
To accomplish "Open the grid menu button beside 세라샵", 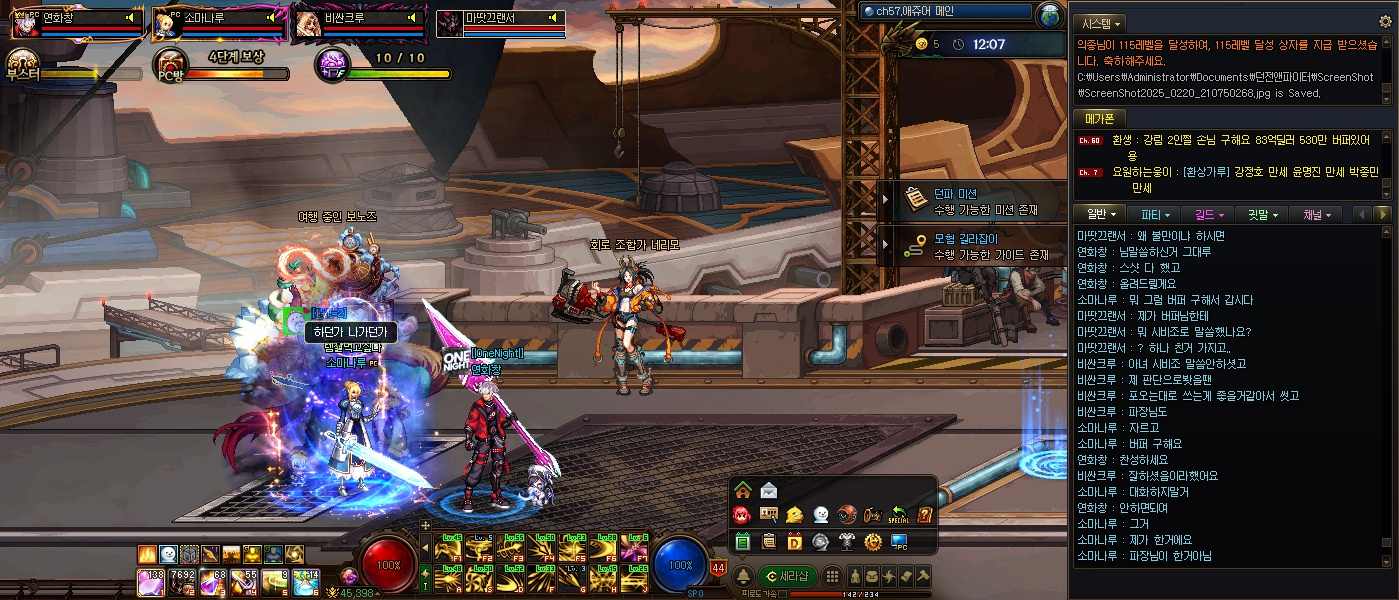I will click(x=832, y=576).
